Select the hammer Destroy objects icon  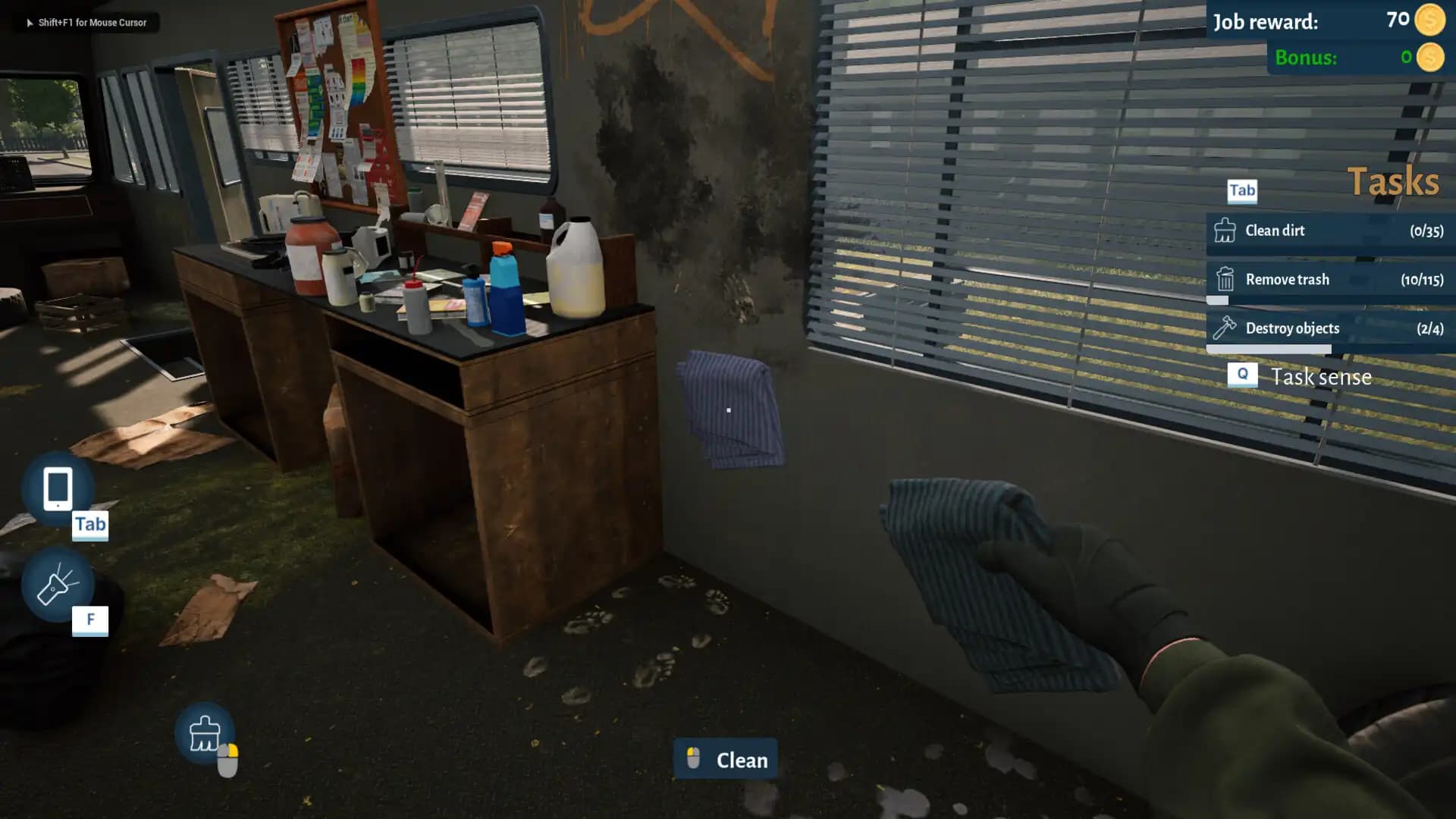(x=1227, y=328)
